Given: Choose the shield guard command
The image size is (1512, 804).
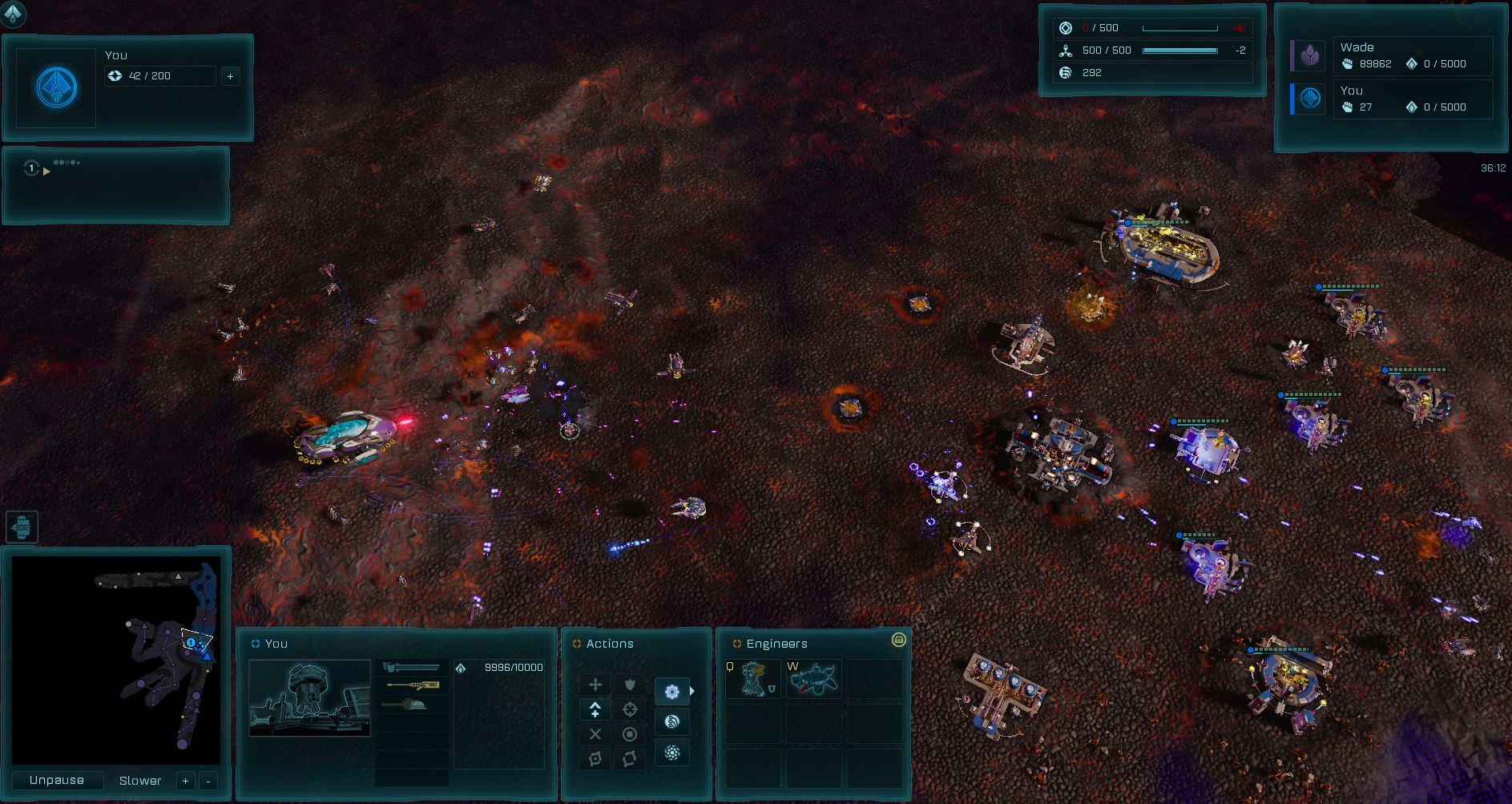Looking at the screenshot, I should [x=630, y=685].
